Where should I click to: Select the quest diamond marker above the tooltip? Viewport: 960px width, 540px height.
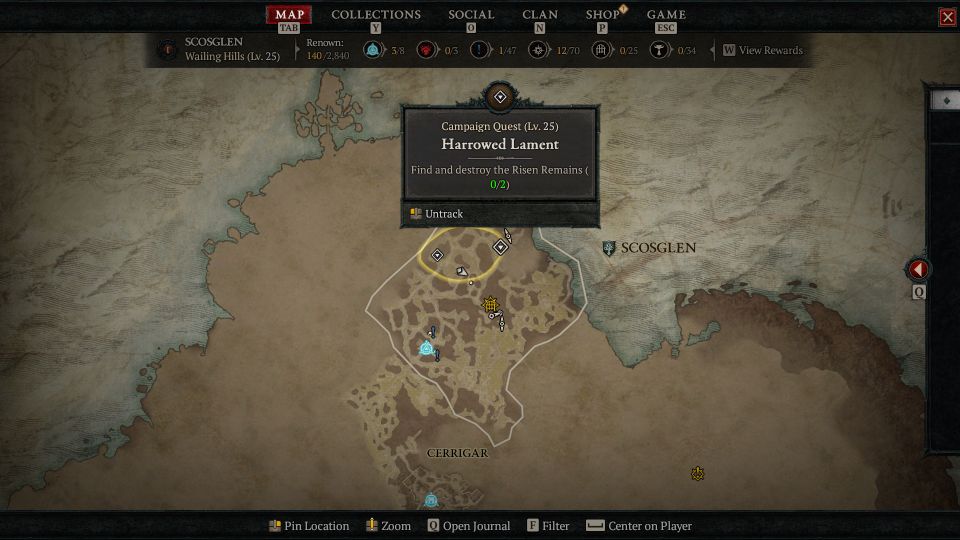pyautogui.click(x=499, y=97)
